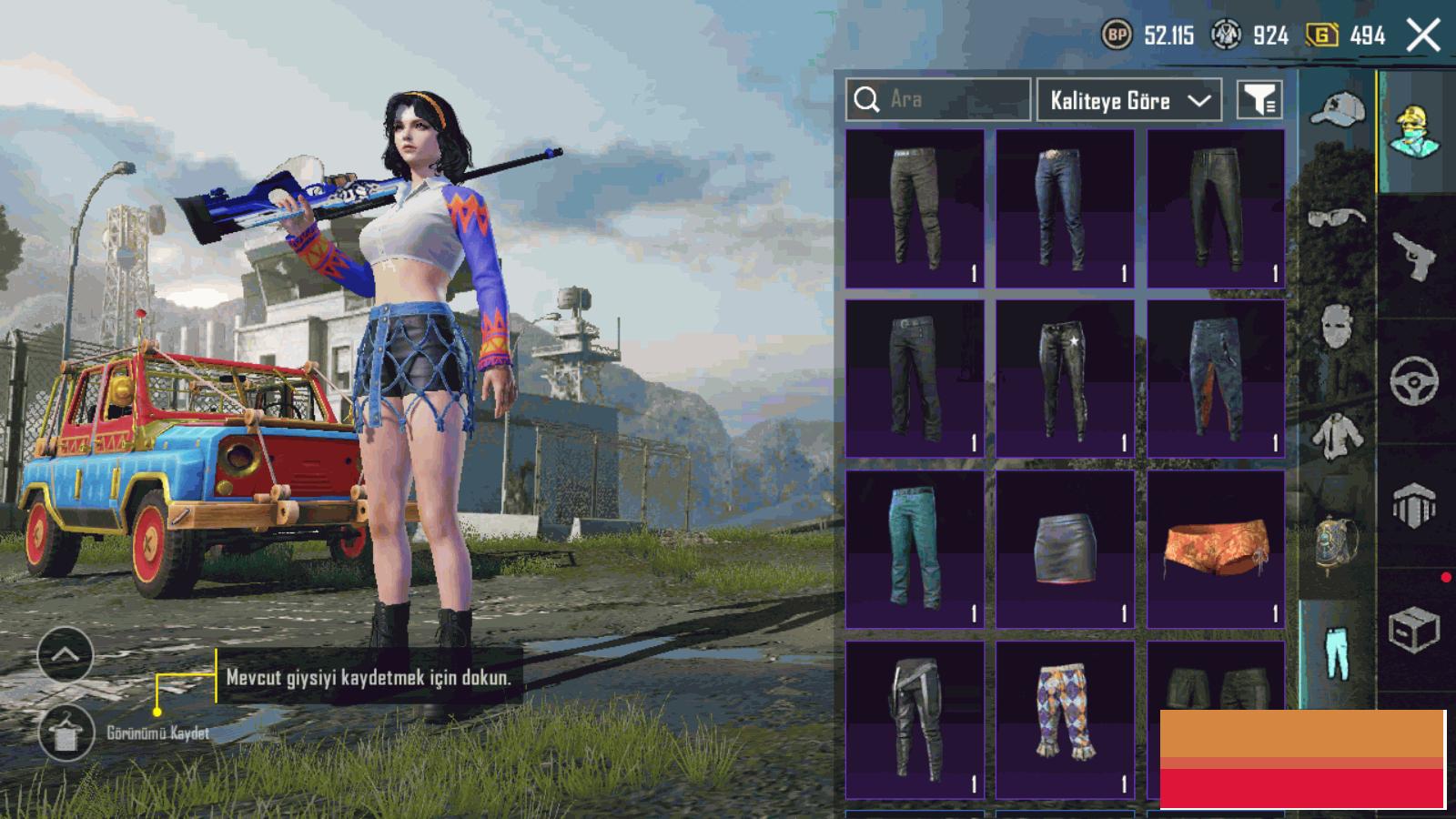Select the black pants with white star
The image size is (1456, 819).
pyautogui.click(x=1065, y=379)
